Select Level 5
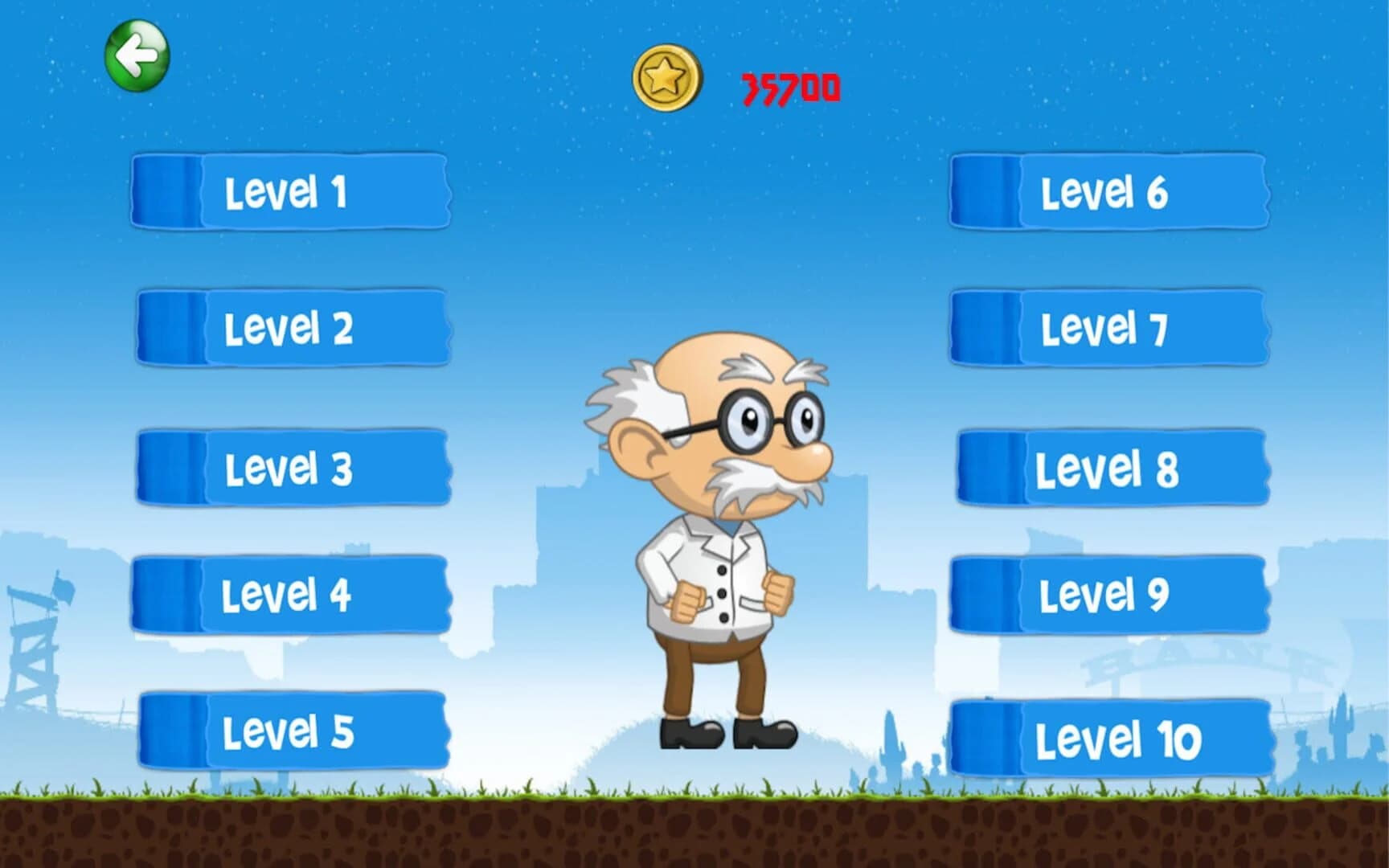The image size is (1389, 868). point(293,728)
